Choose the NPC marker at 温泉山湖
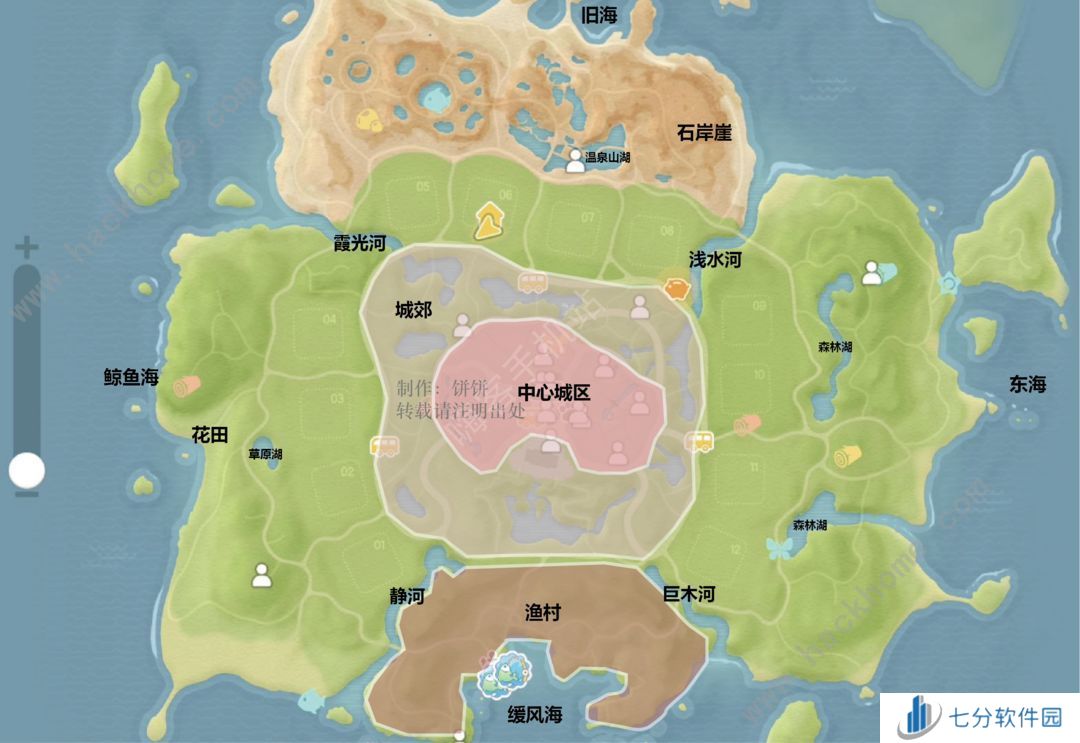 click(x=575, y=160)
